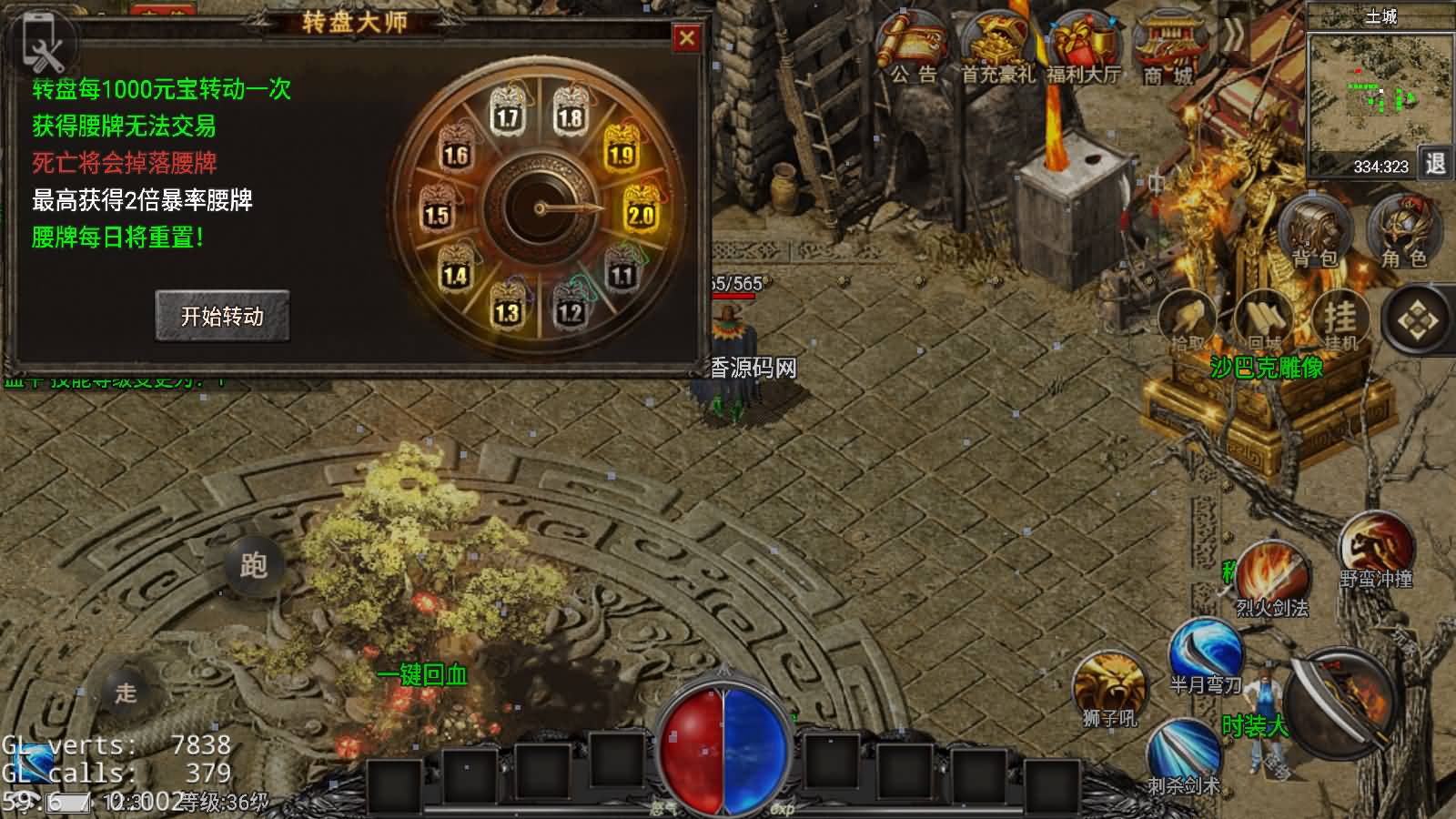Activate 刺杀剑术 skill
Viewport: 1456px width, 819px height.
1183,754
